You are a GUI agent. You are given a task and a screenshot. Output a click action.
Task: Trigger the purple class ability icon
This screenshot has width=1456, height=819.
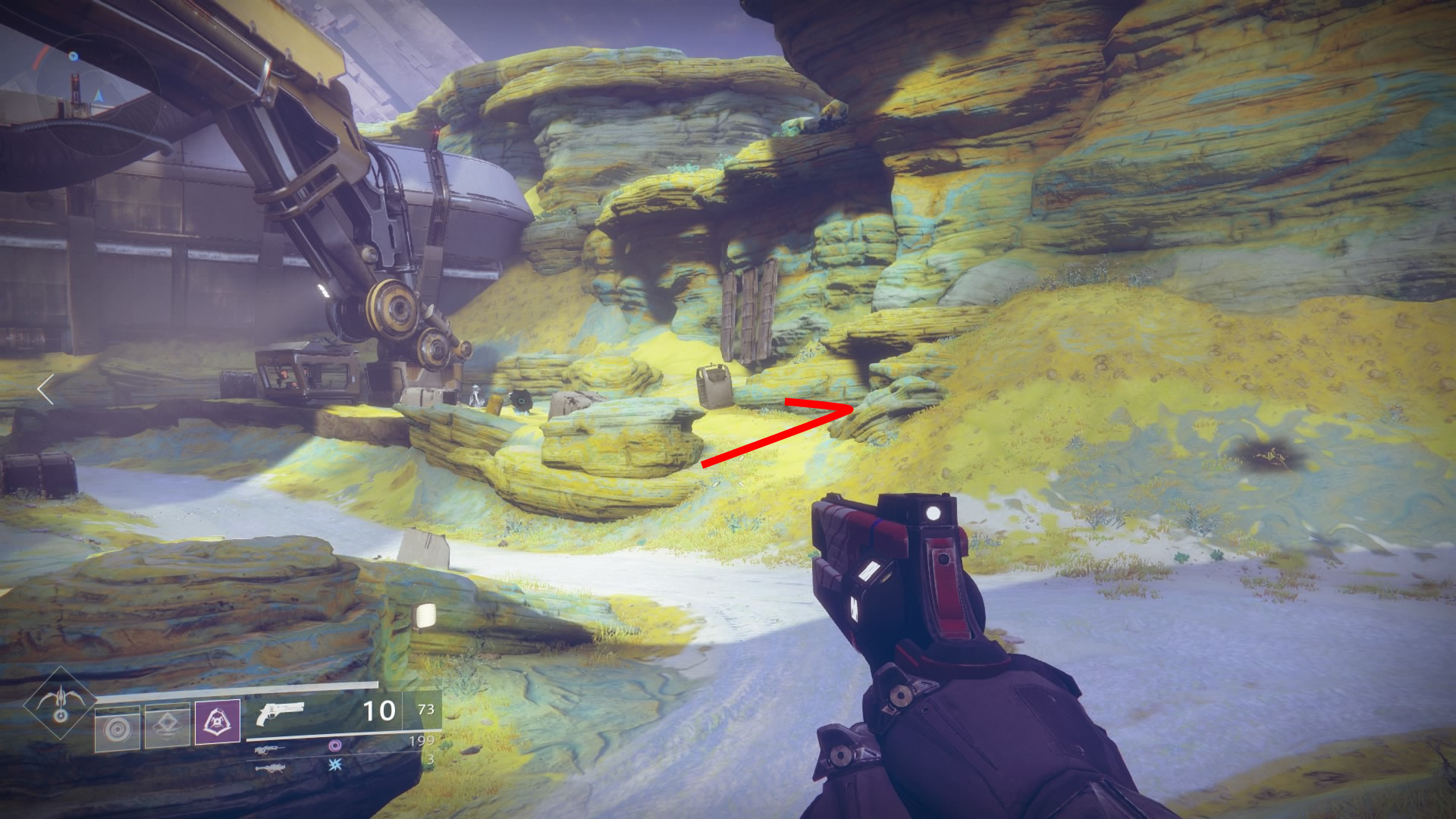pyautogui.click(x=218, y=722)
